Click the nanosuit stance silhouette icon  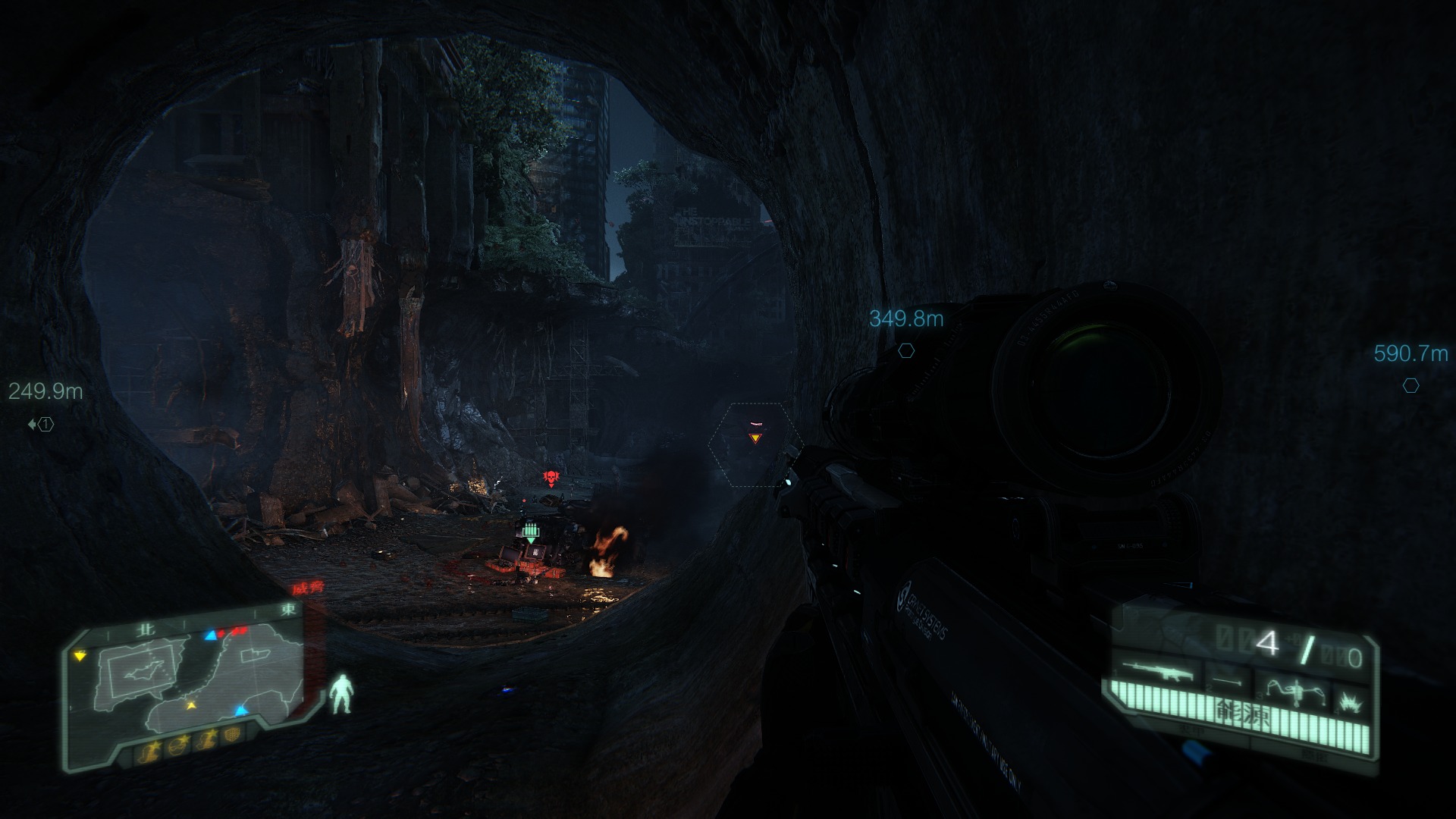click(x=340, y=694)
